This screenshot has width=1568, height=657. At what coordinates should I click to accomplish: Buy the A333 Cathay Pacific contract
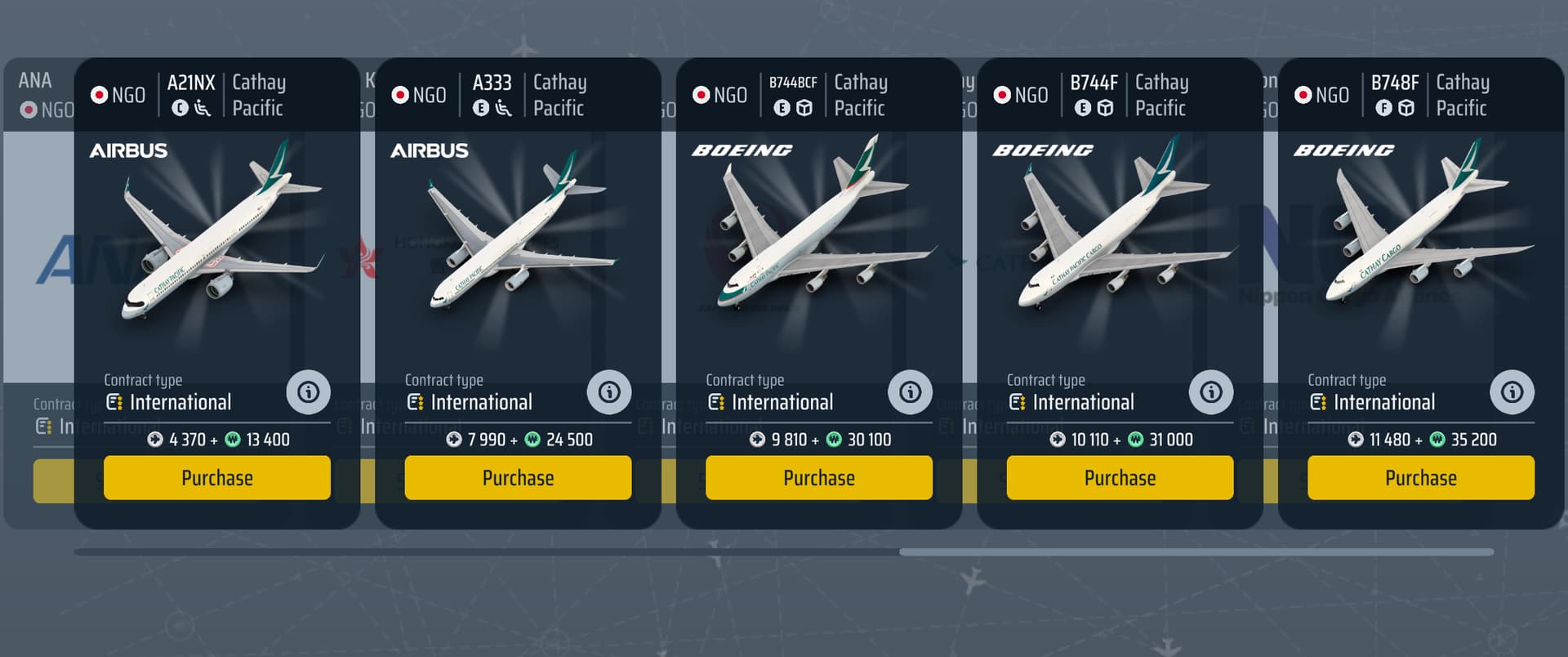pos(518,478)
